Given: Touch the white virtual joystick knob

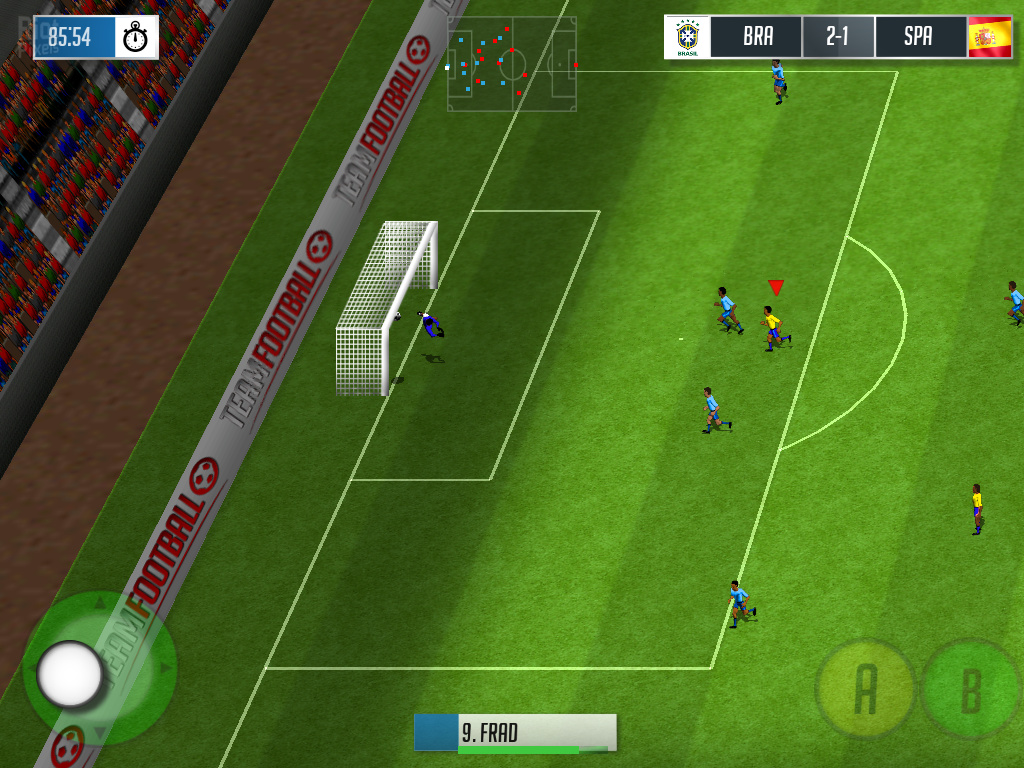Looking at the screenshot, I should coord(70,674).
